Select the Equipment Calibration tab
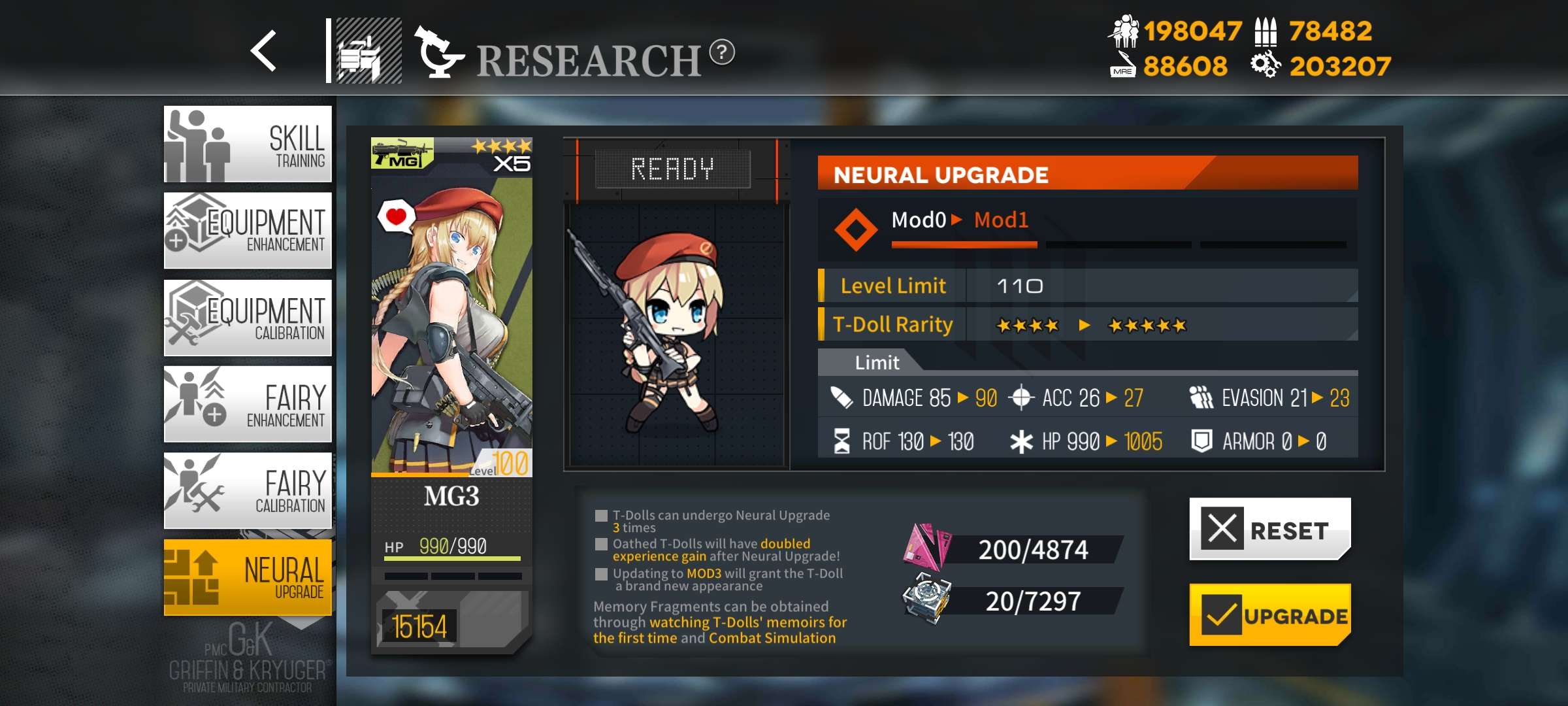This screenshot has width=1568, height=706. tap(248, 318)
